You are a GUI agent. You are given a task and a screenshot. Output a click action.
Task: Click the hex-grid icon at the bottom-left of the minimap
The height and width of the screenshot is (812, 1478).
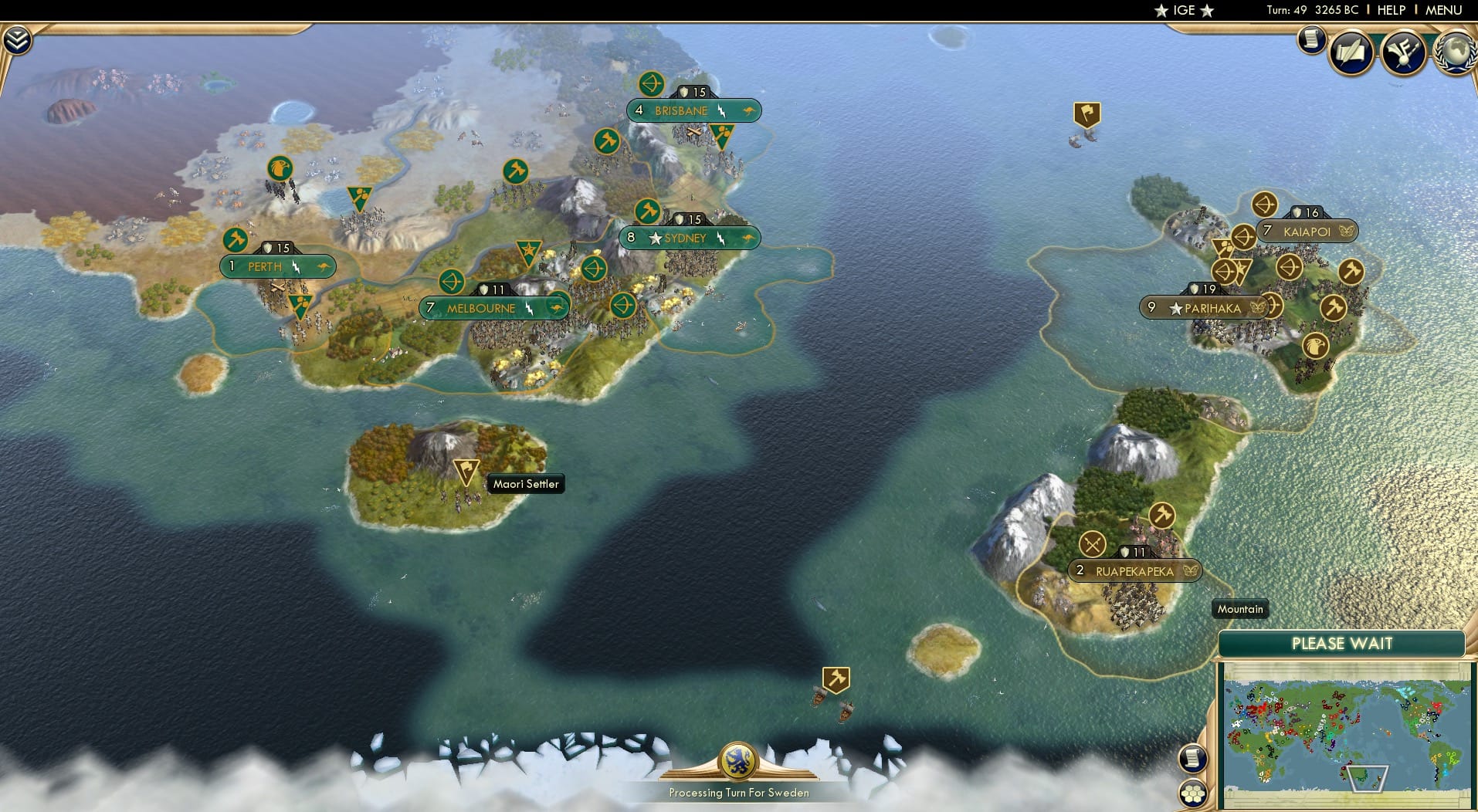(x=1192, y=791)
